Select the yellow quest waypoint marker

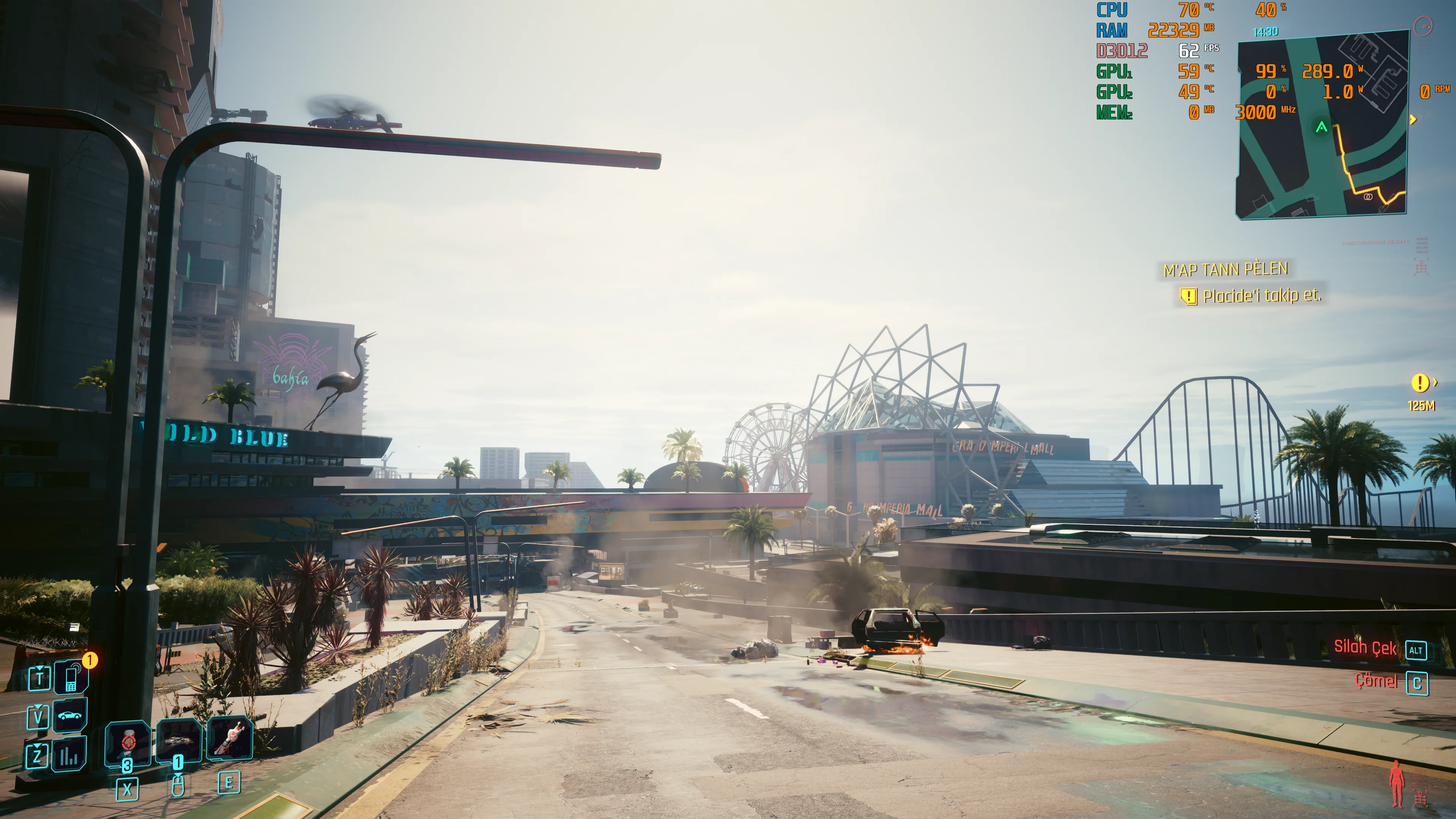(1419, 383)
